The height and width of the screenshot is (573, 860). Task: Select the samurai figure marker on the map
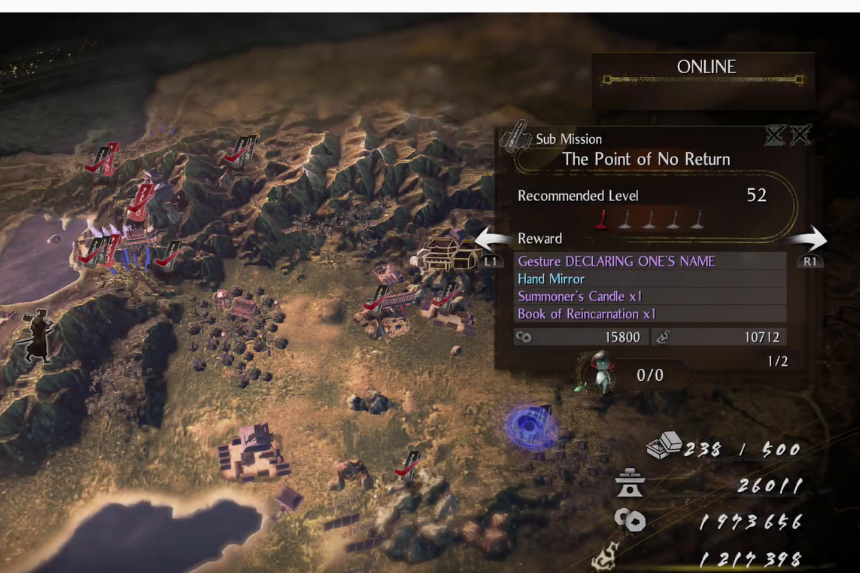[x=36, y=337]
